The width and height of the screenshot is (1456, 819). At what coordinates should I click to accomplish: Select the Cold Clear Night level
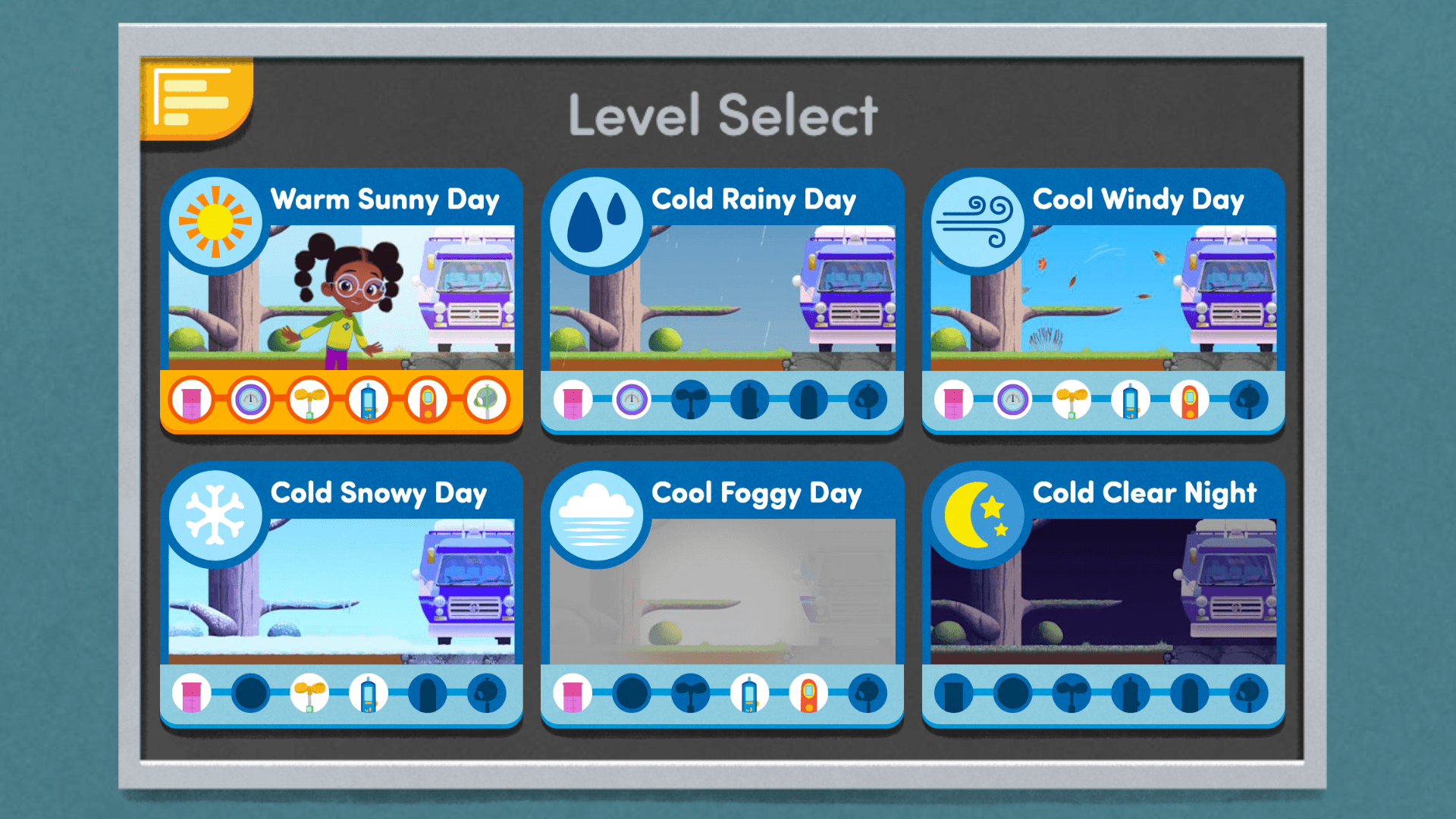point(1103,590)
